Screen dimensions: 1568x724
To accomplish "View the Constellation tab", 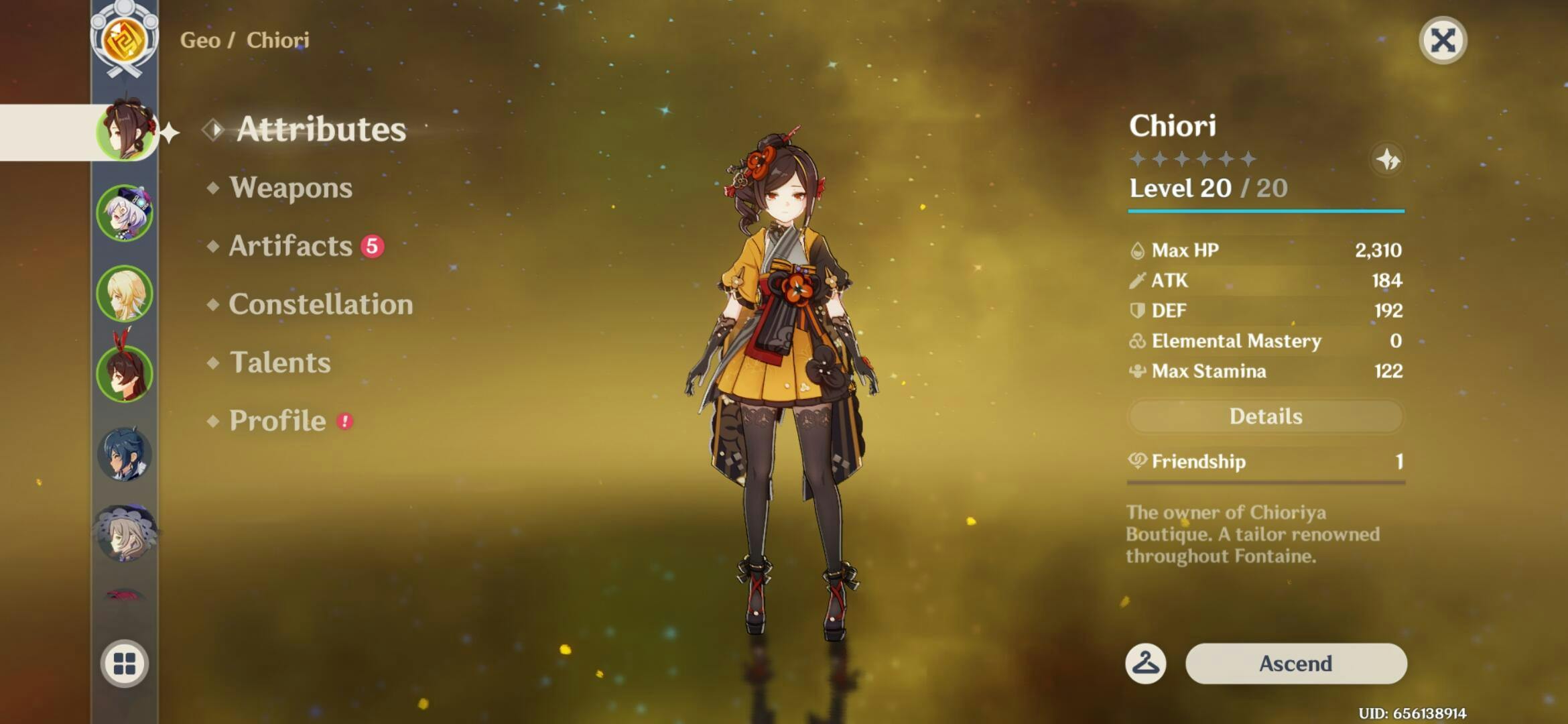I will coord(320,304).
